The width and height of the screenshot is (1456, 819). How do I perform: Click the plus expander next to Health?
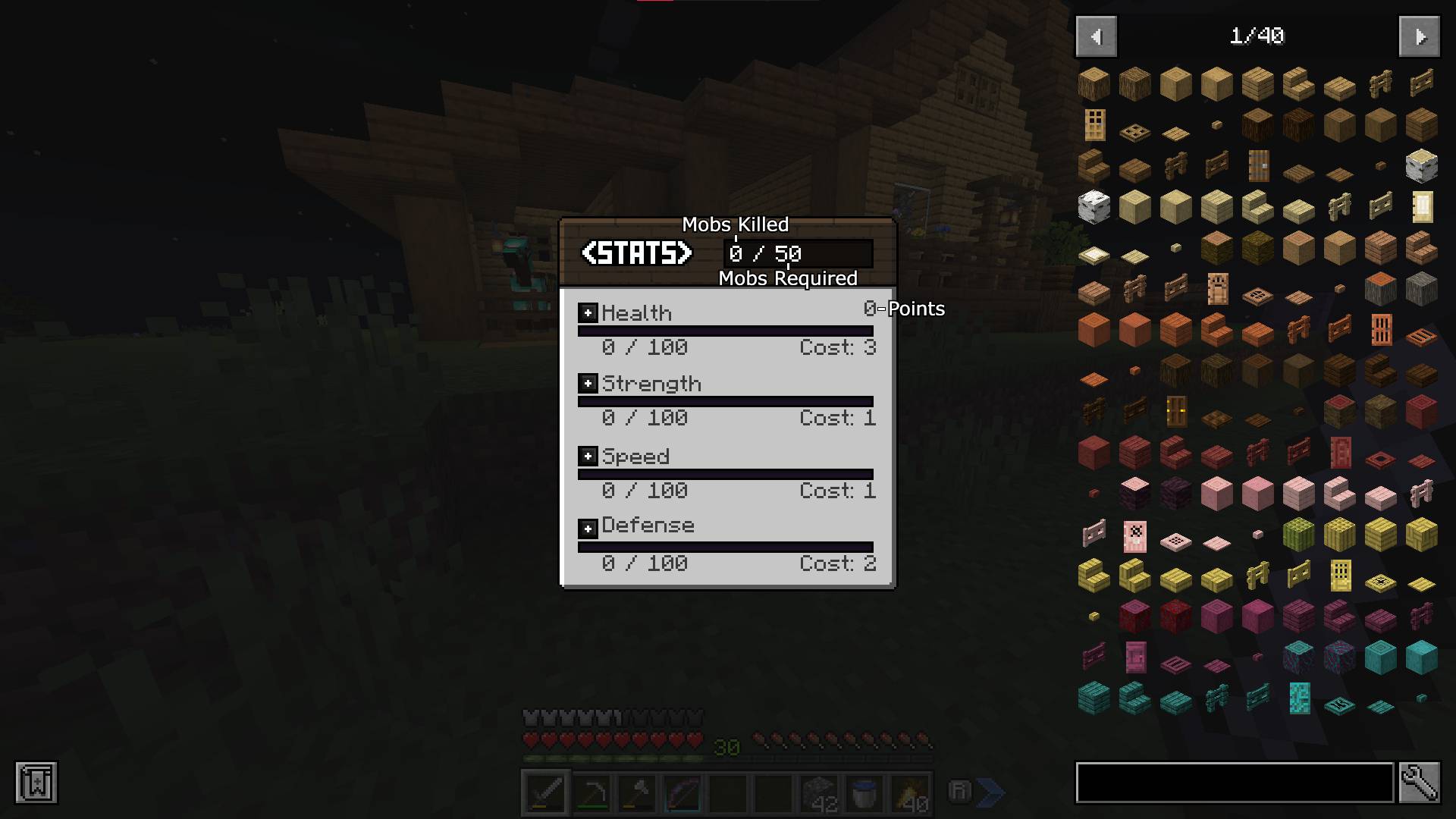(x=587, y=312)
